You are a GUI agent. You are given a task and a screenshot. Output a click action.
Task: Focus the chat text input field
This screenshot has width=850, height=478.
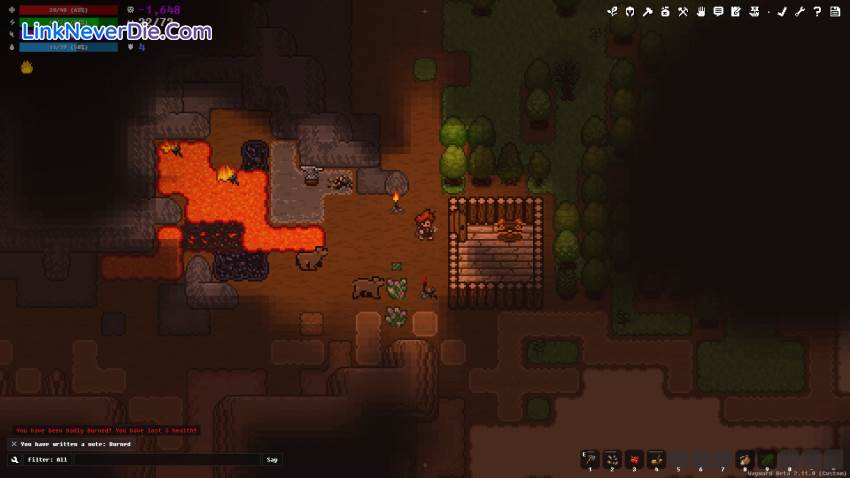pyautogui.click(x=167, y=460)
